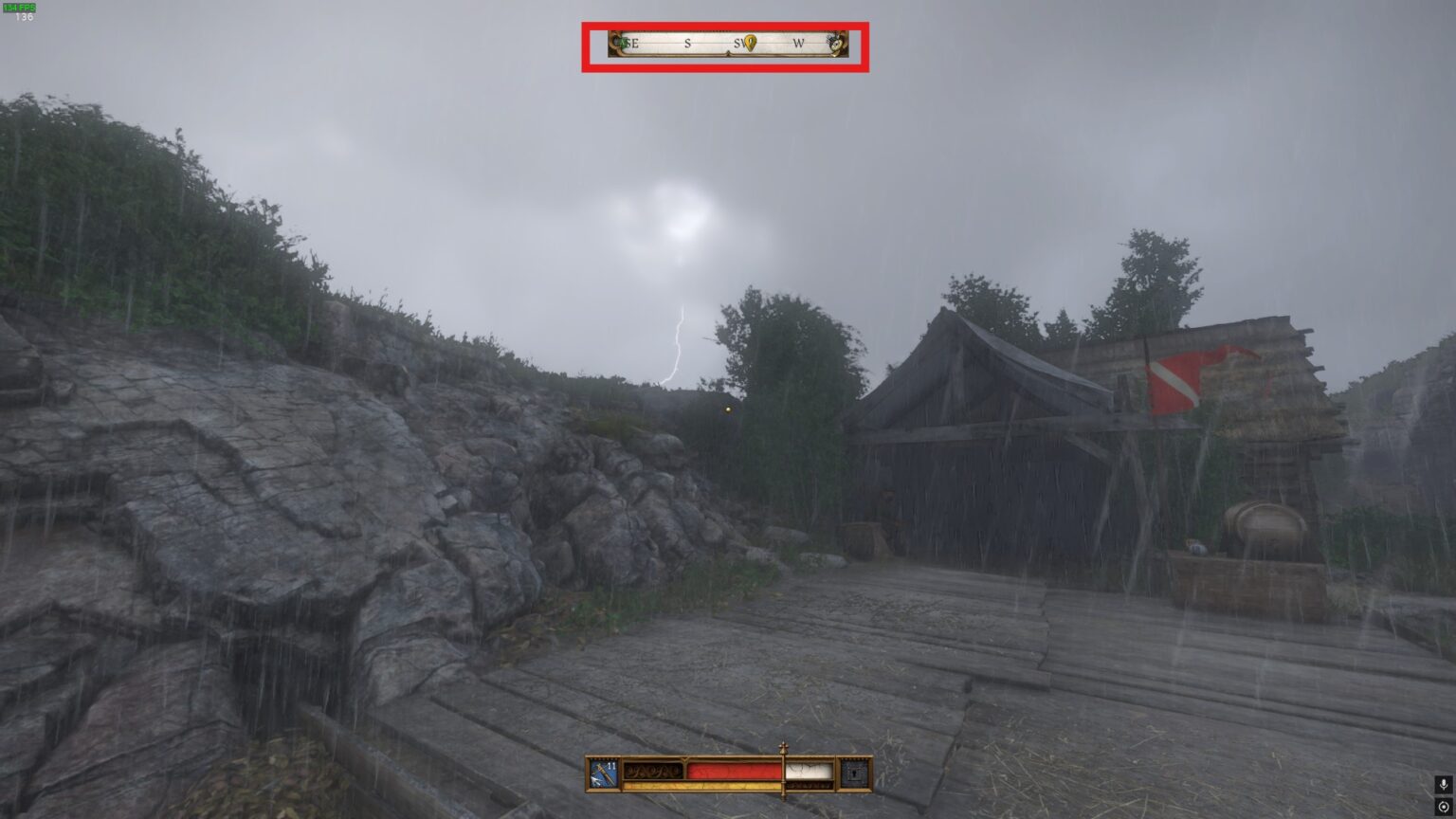
Task: Click the yellow player marker on the compass
Action: tap(750, 43)
